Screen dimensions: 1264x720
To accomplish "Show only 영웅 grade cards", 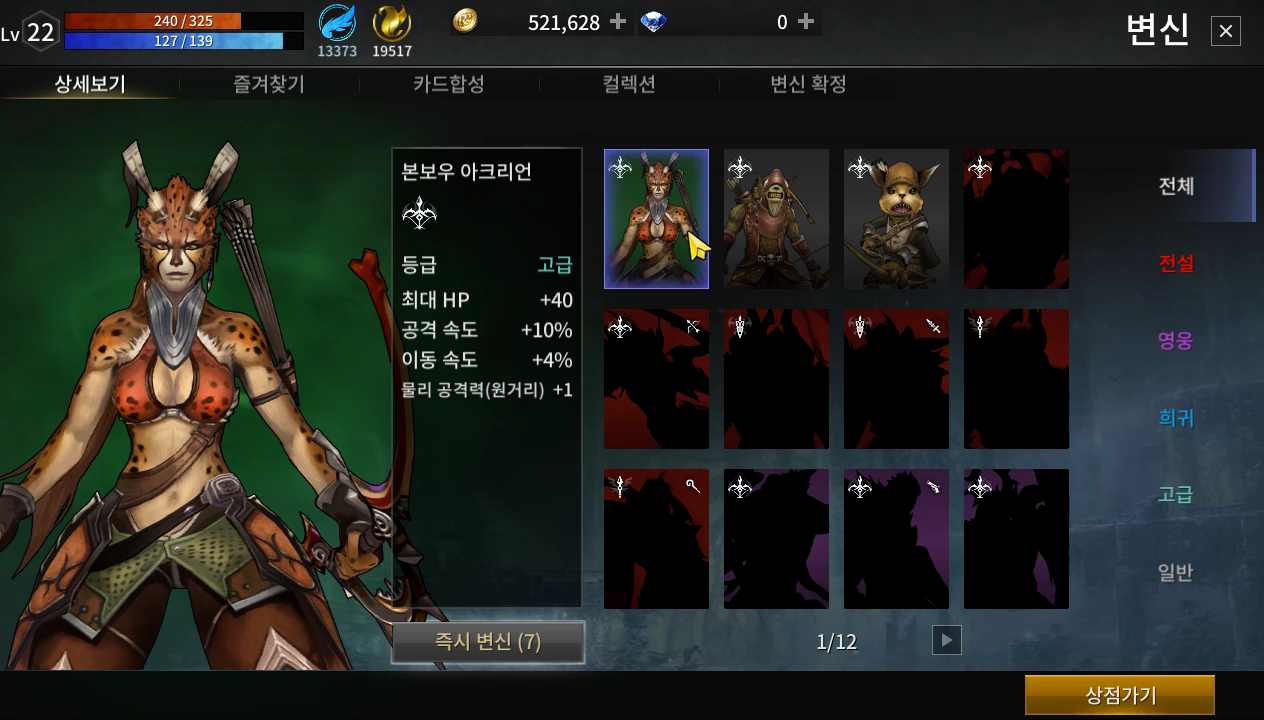I will pyautogui.click(x=1176, y=341).
